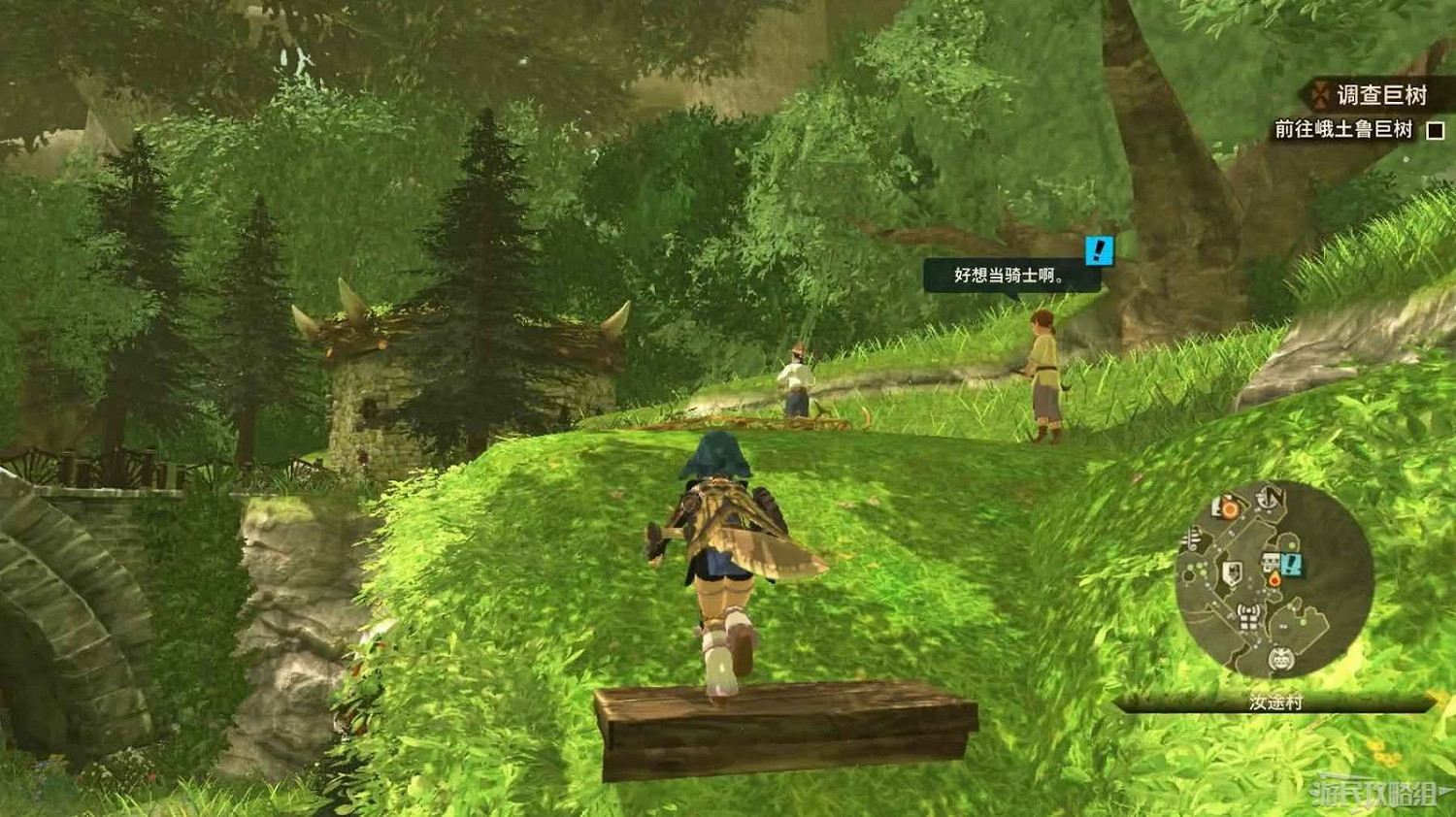Image resolution: width=1456 pixels, height=817 pixels.
Task: Click the shield emblem icon in the minimap center
Action: (1231, 572)
